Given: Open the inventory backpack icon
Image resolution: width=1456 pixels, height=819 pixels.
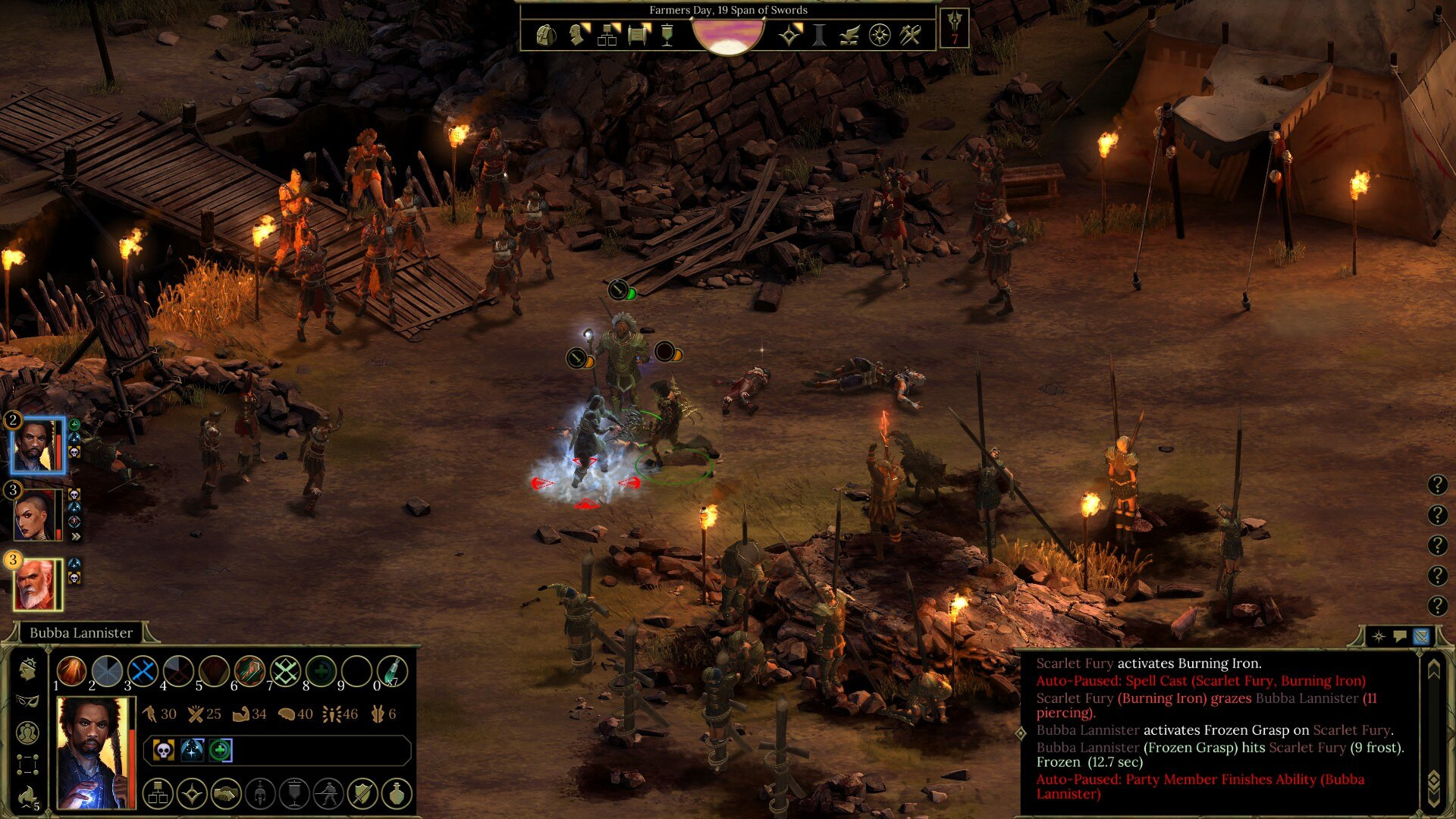Looking at the screenshot, I should [x=545, y=35].
